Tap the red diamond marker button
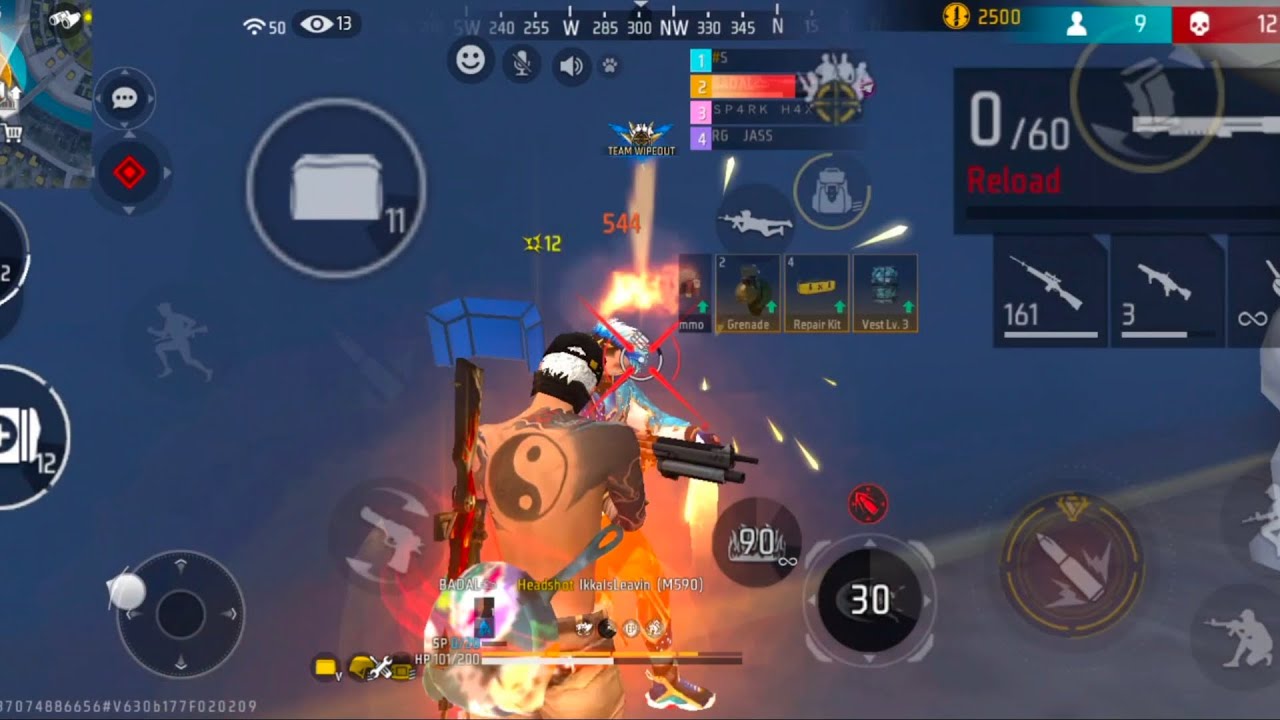 coord(129,174)
